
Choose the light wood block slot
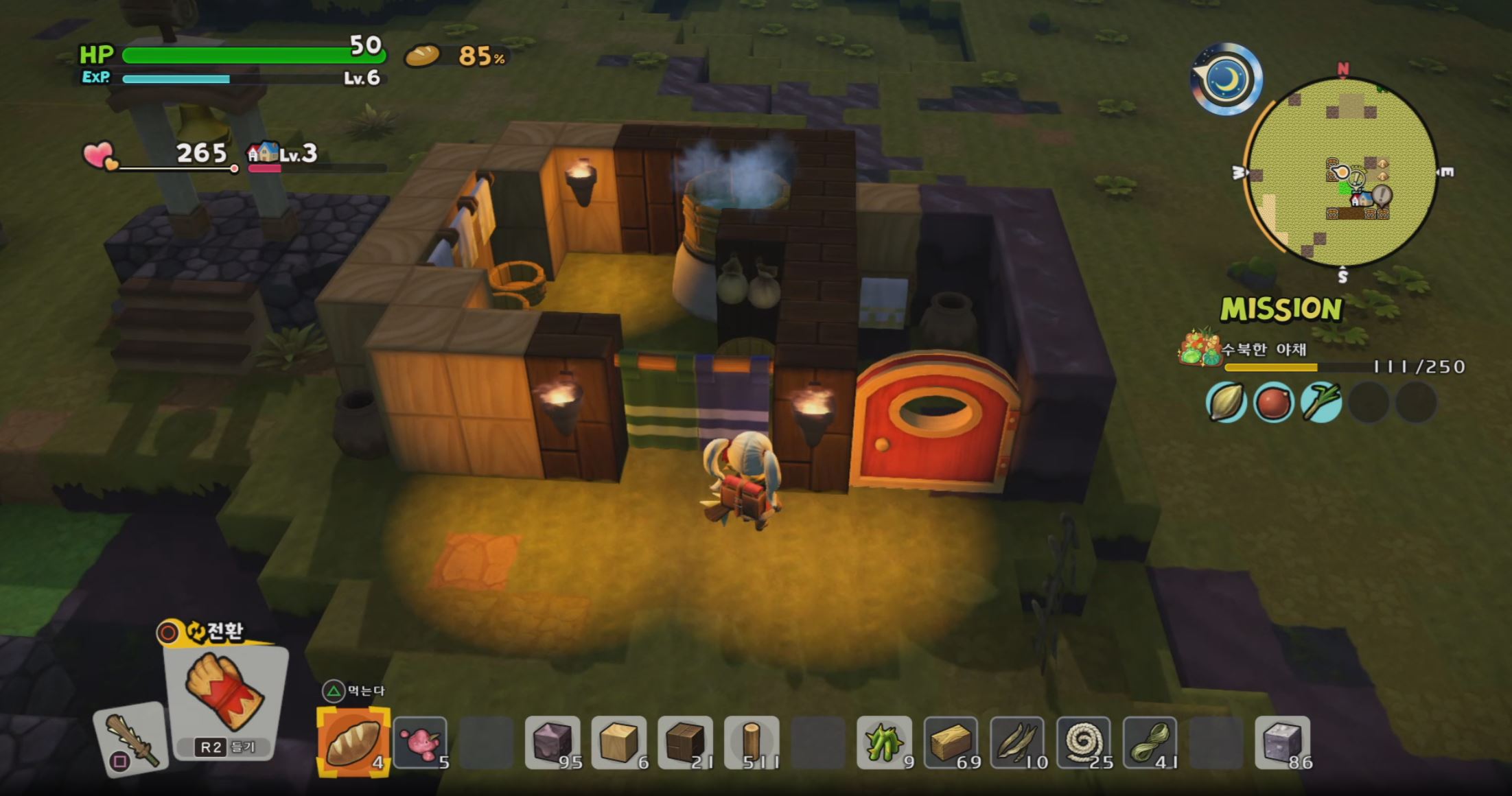(619, 743)
